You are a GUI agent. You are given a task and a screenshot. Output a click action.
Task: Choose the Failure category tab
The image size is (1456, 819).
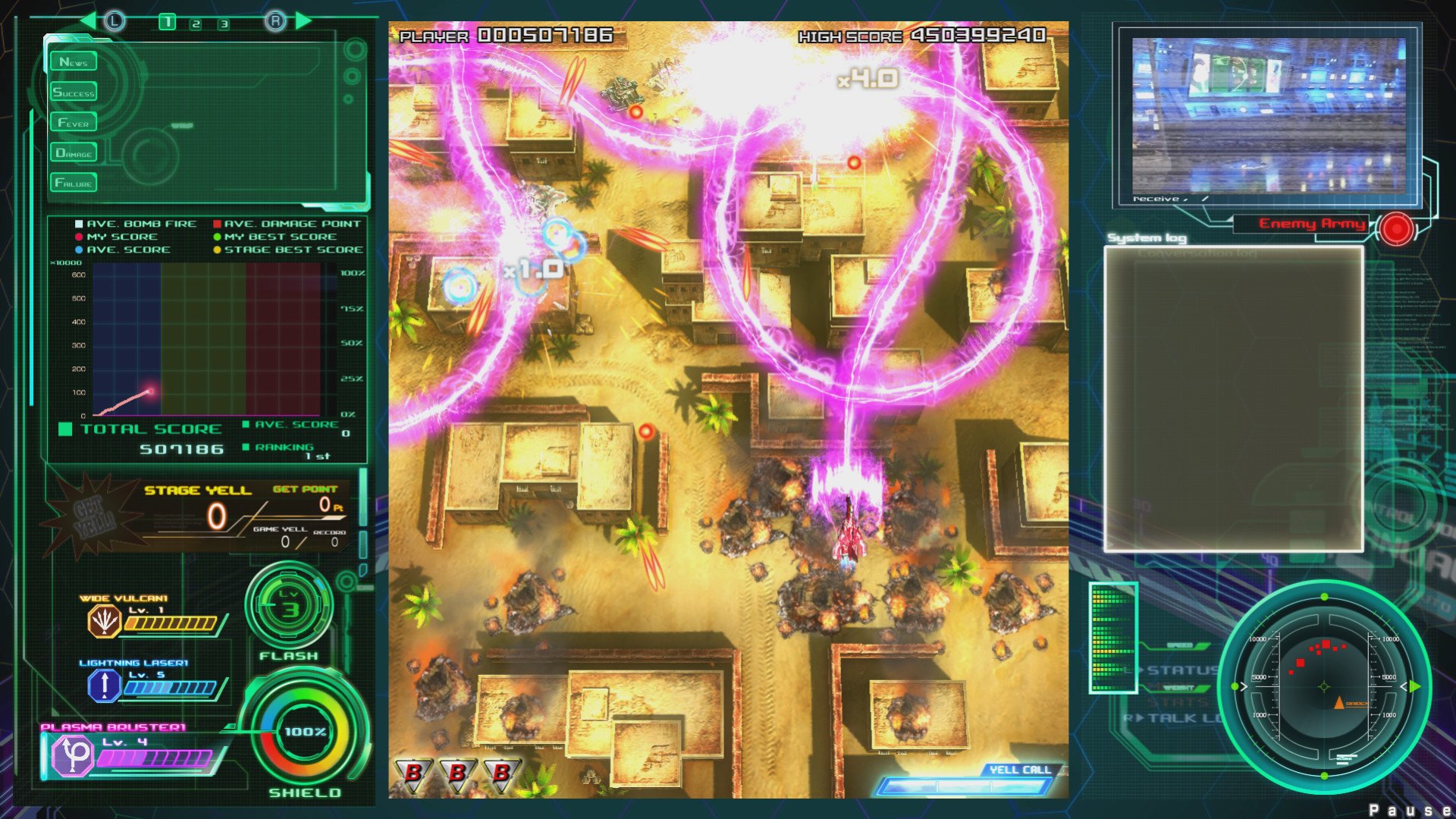[x=74, y=183]
